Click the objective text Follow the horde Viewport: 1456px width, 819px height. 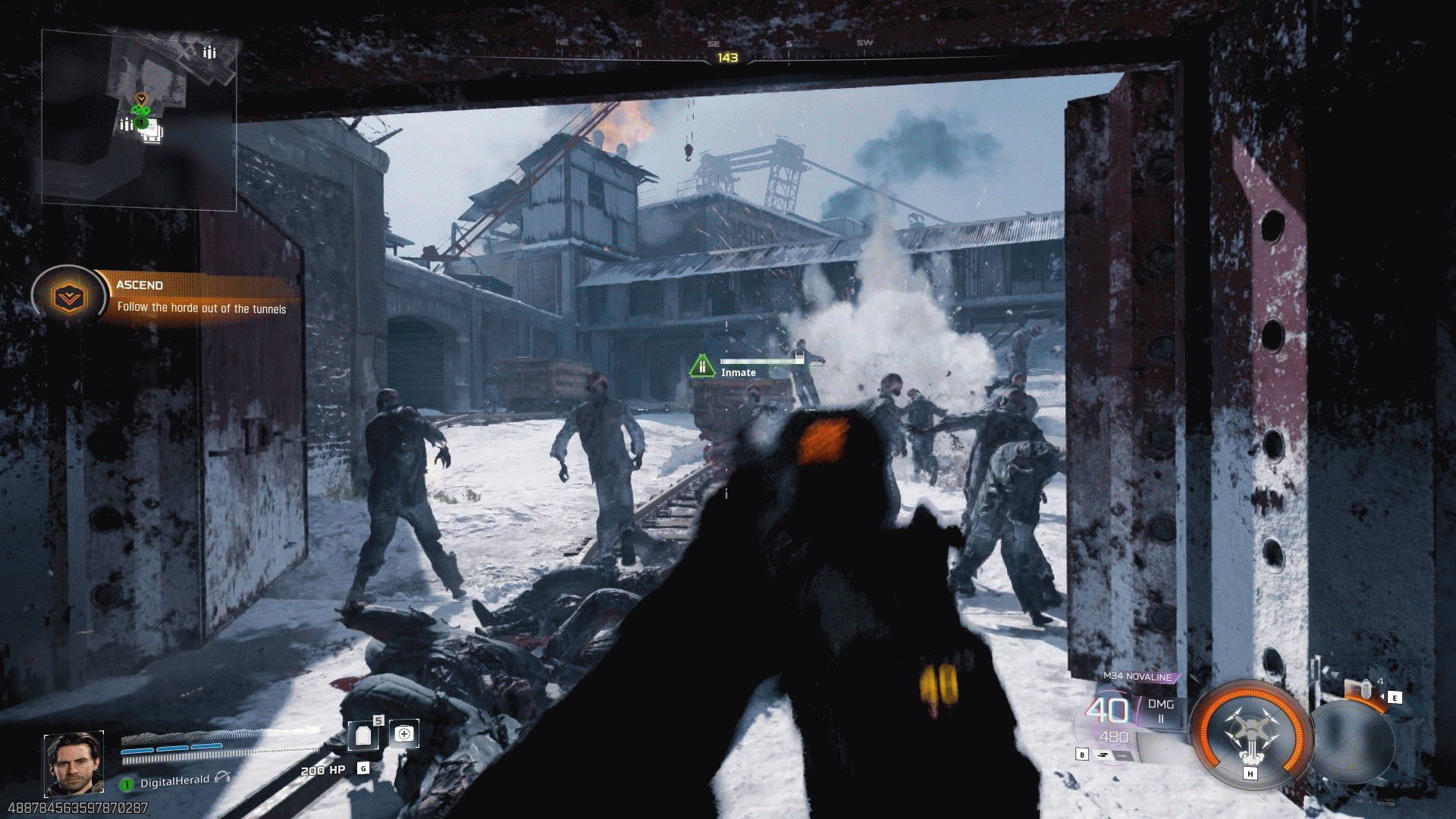202,309
